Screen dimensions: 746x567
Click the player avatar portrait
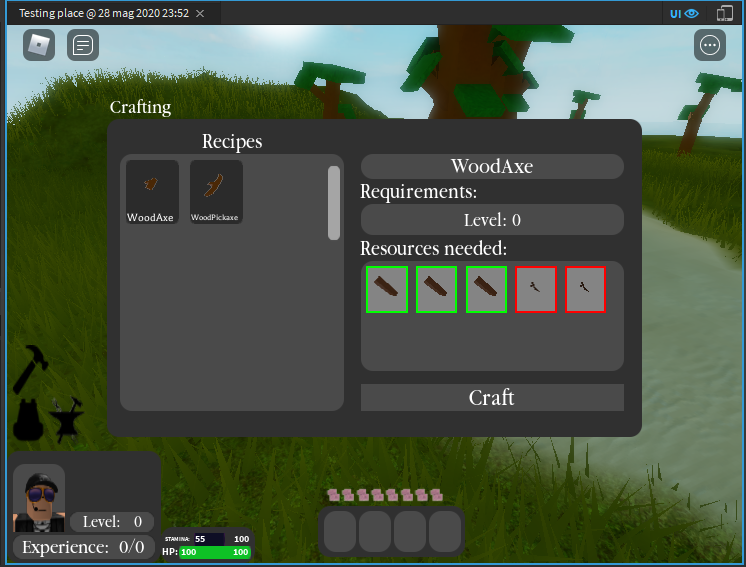coord(39,497)
